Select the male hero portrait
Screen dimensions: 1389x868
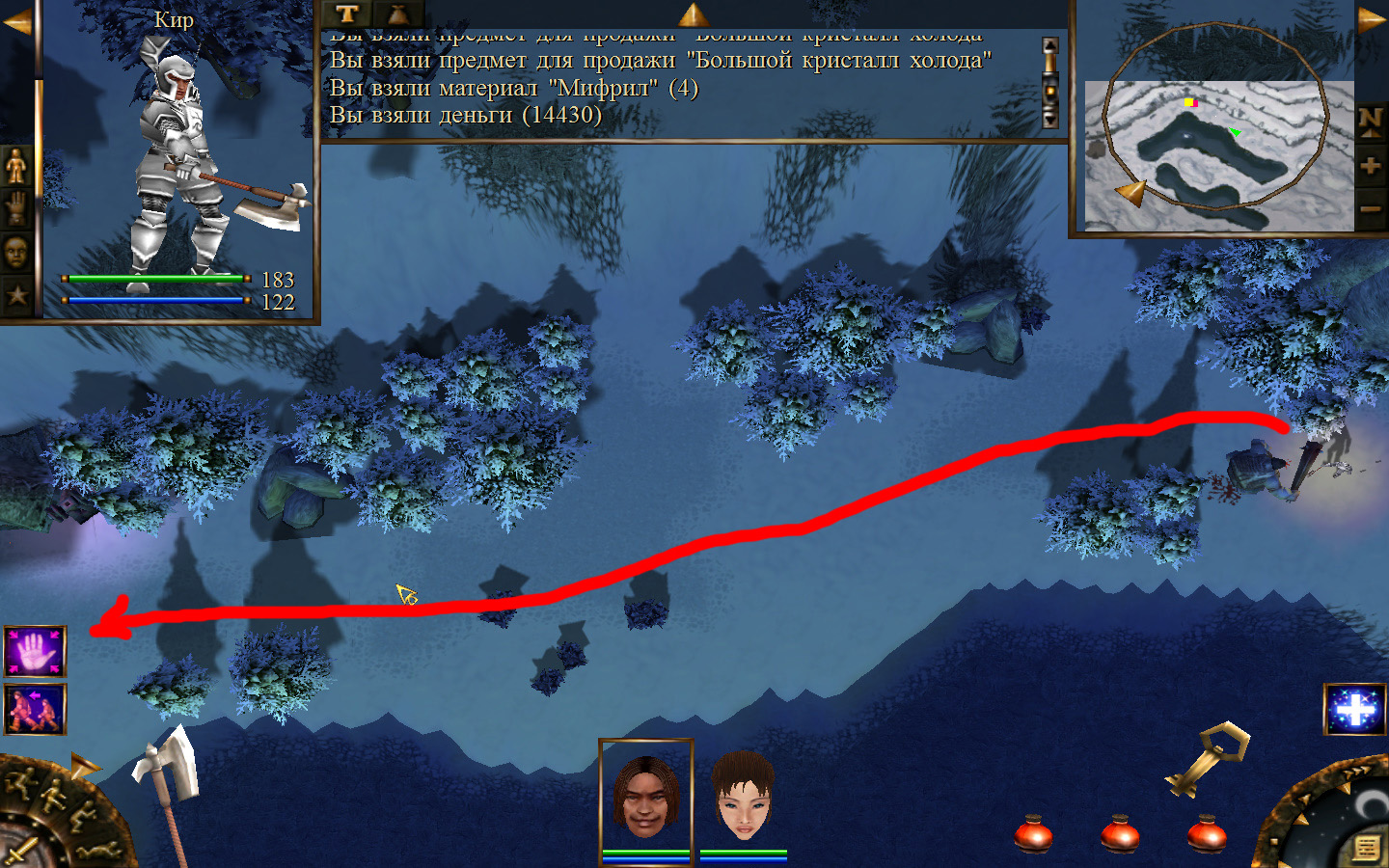(x=645, y=797)
